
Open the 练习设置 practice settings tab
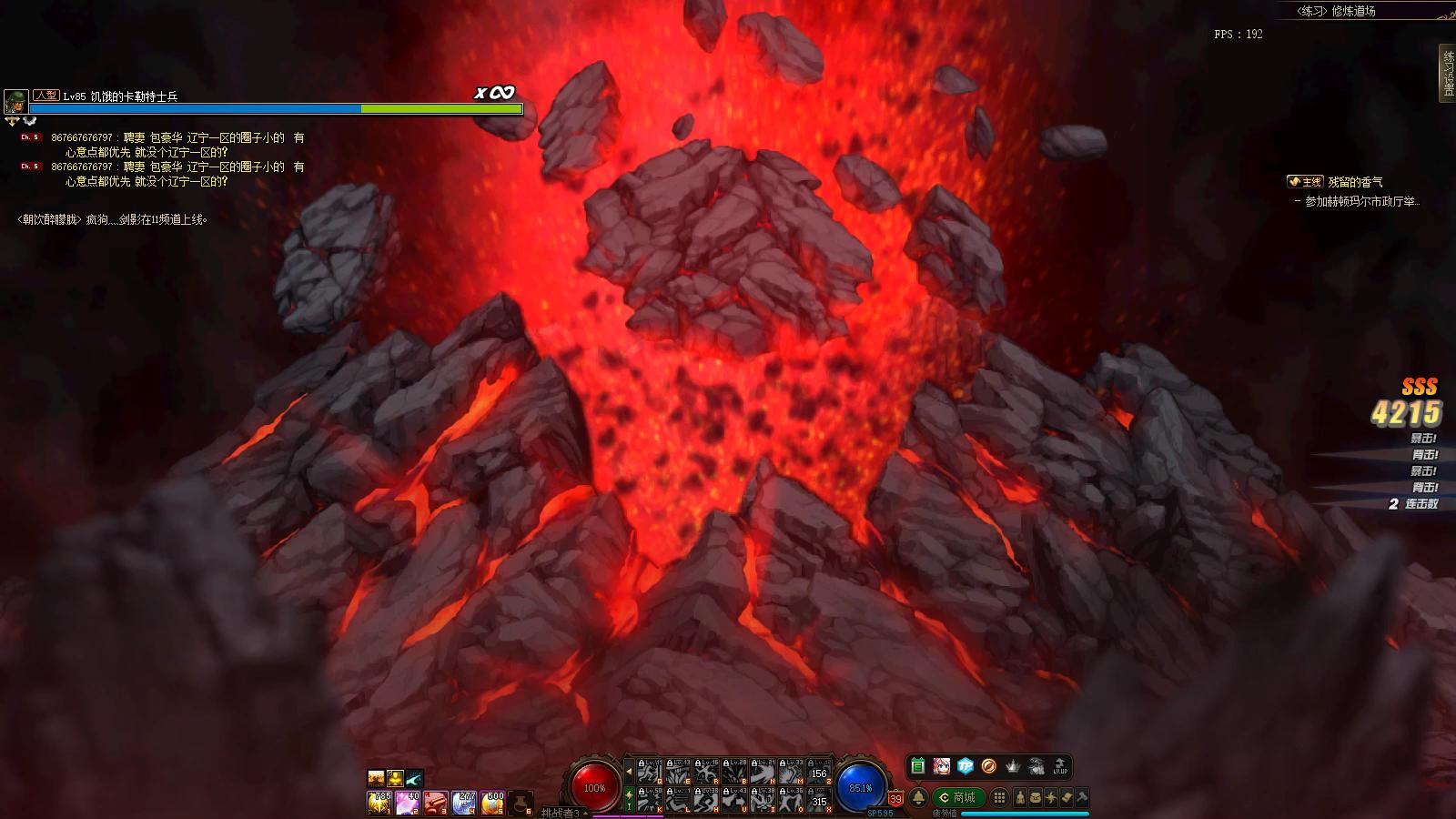(x=1447, y=71)
